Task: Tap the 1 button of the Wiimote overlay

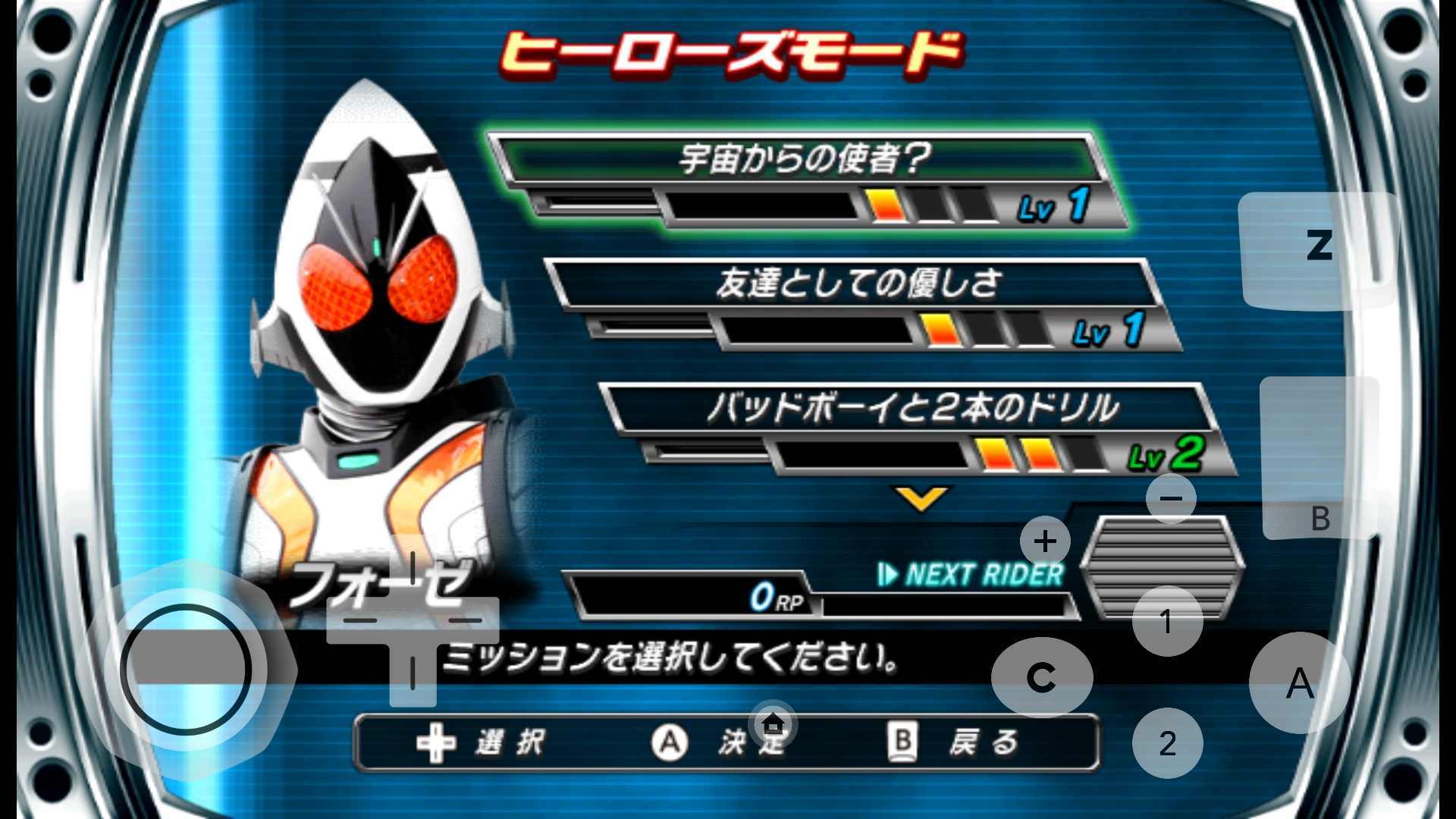Action: (1166, 620)
